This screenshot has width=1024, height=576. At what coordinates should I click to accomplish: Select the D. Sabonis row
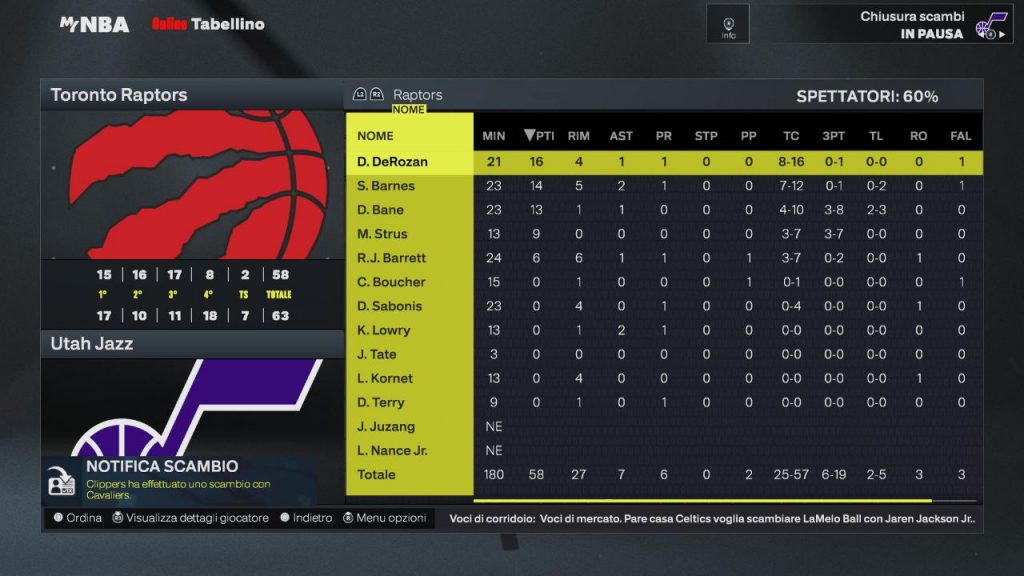click(390, 306)
